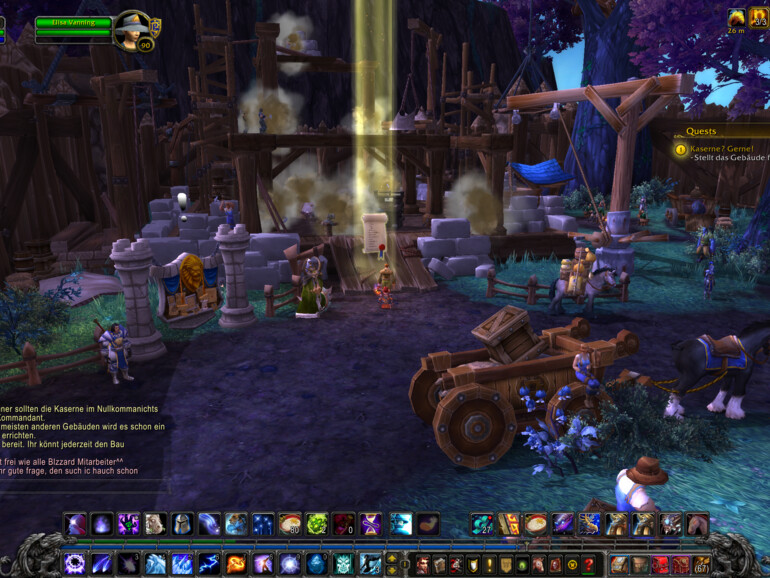Activate the purple ring spell
770x578 pixels.
tap(75, 564)
